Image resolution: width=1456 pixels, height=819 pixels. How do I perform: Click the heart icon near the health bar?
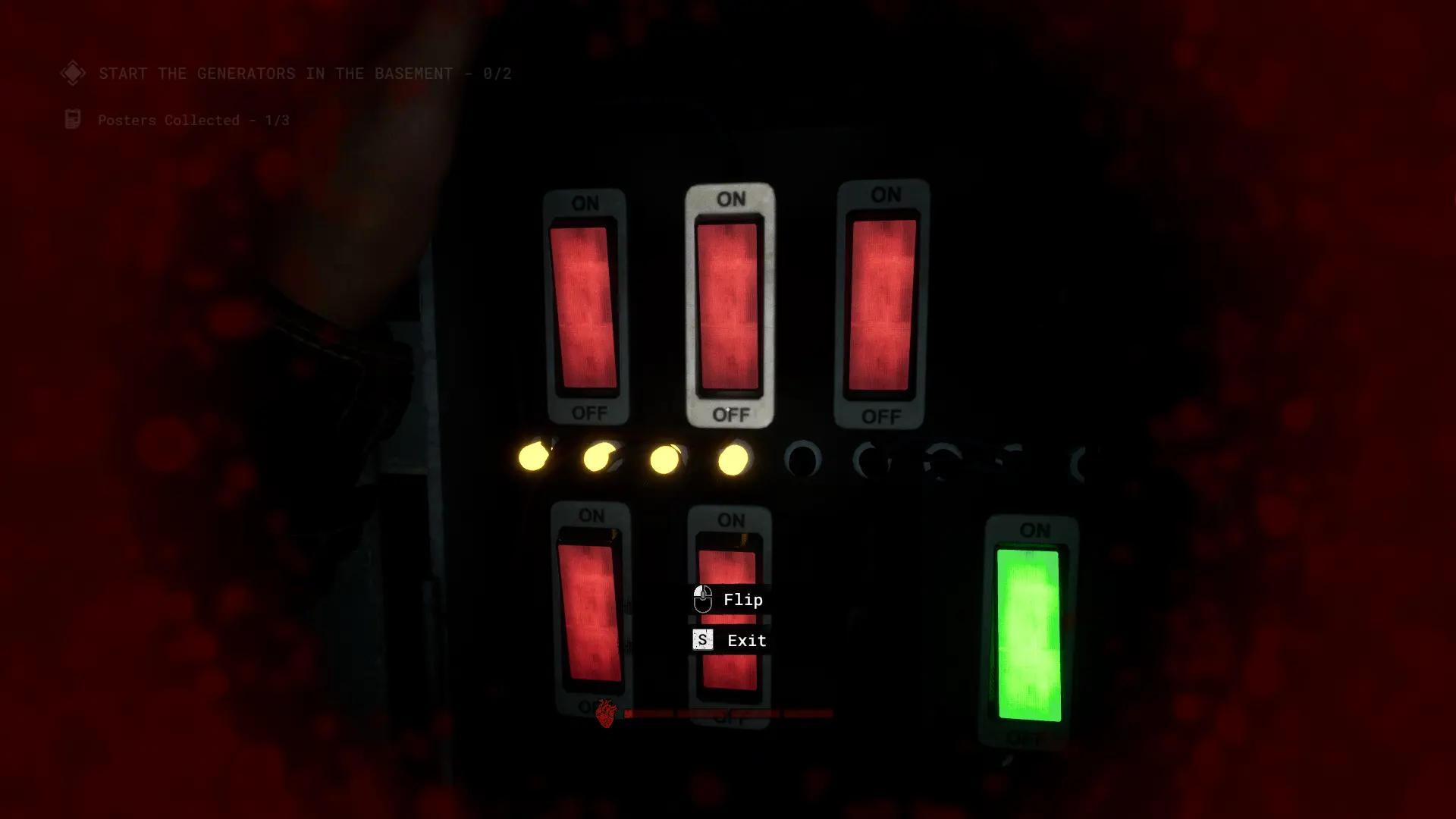tap(604, 713)
